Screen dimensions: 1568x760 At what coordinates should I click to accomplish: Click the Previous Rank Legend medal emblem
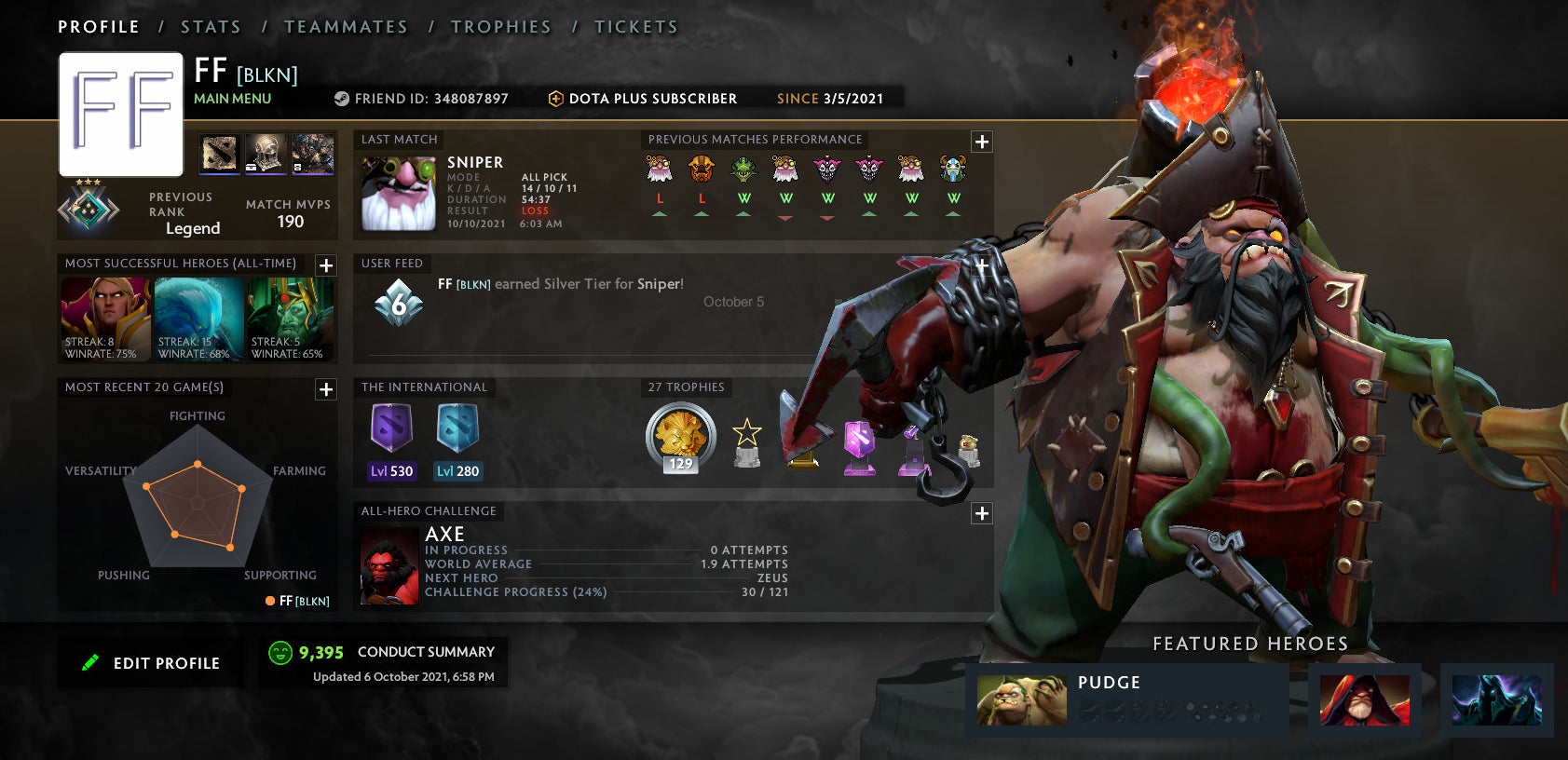(x=89, y=210)
